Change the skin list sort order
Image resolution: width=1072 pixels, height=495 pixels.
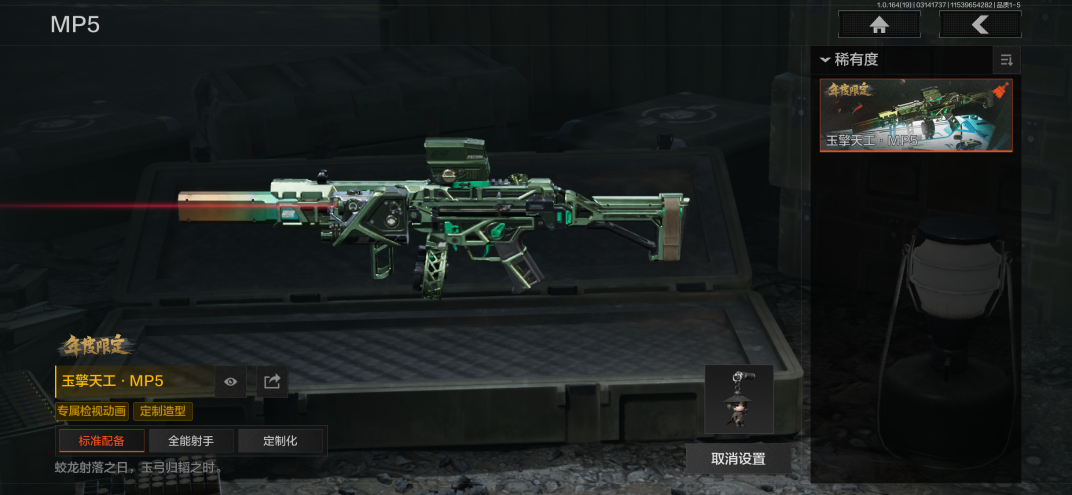[1006, 60]
